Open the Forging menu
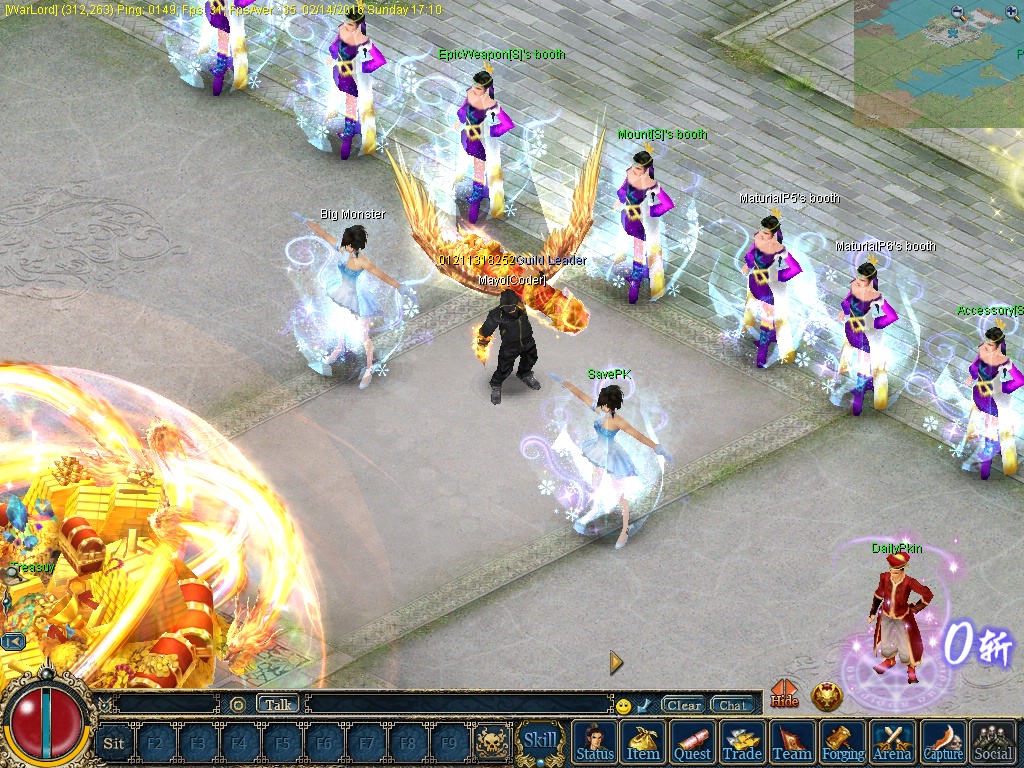Image resolution: width=1024 pixels, height=768 pixels. pos(843,742)
